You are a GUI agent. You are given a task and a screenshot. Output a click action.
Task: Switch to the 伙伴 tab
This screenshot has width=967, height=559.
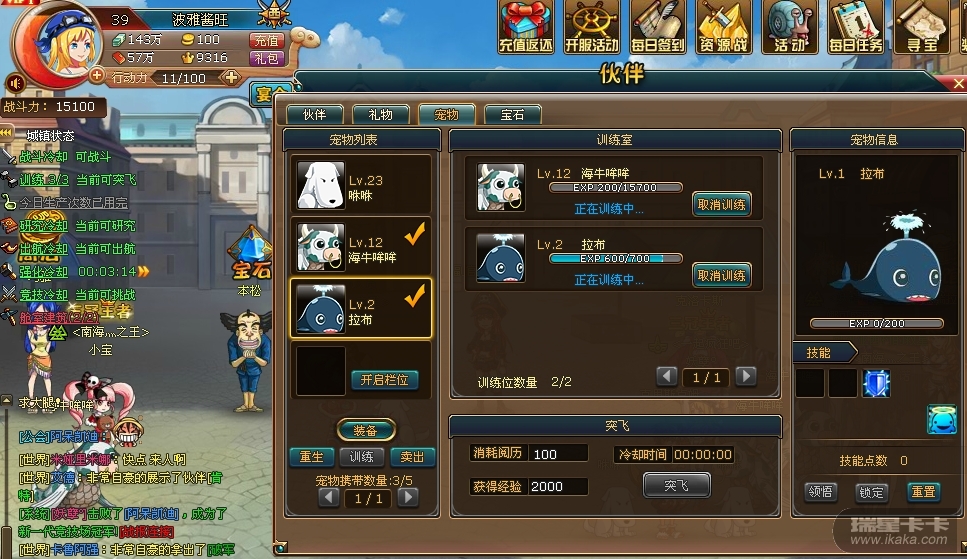click(x=314, y=114)
